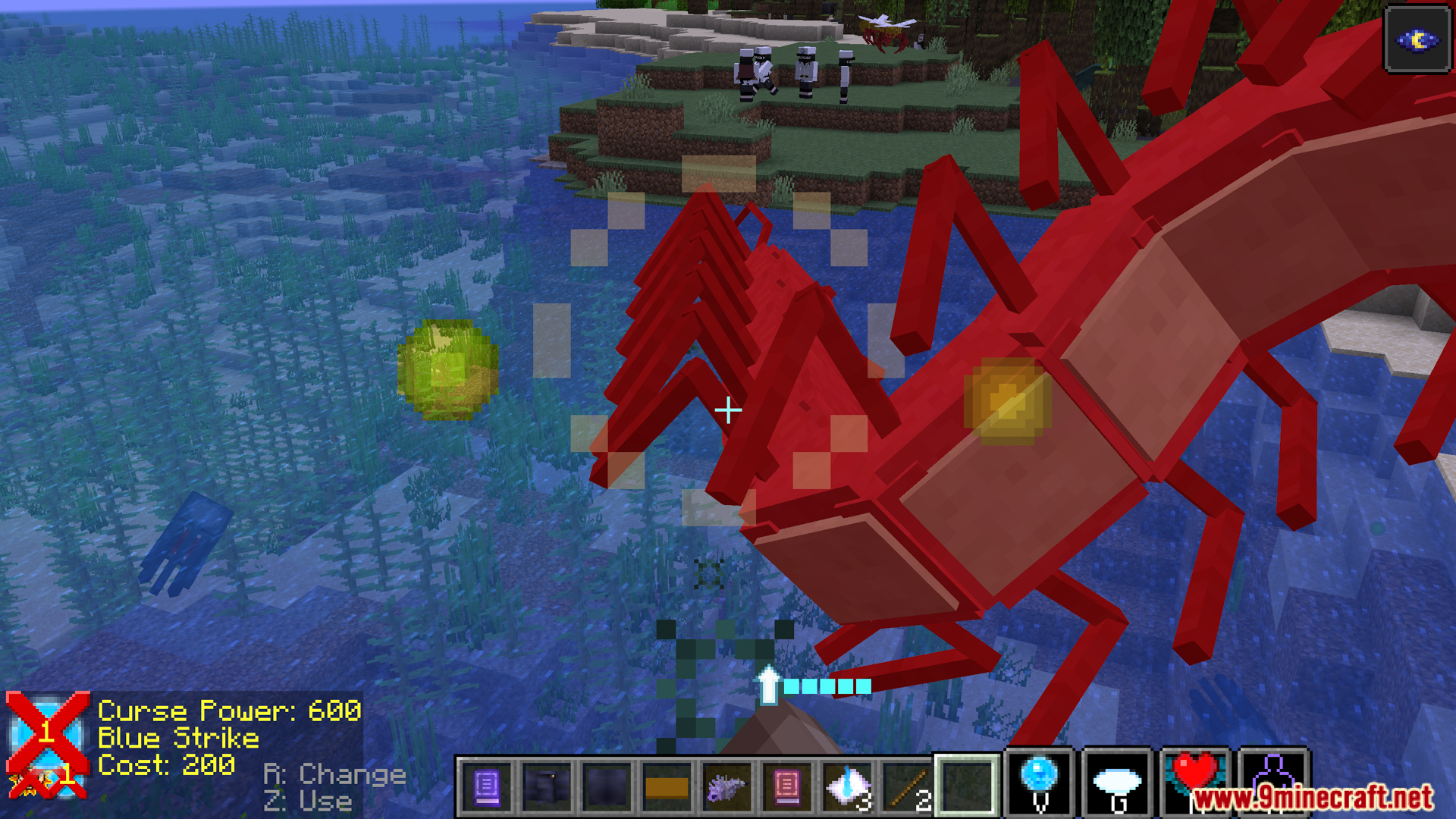1456x819 pixels.
Task: Click the purple silhouette ability icon
Action: pos(1274,773)
